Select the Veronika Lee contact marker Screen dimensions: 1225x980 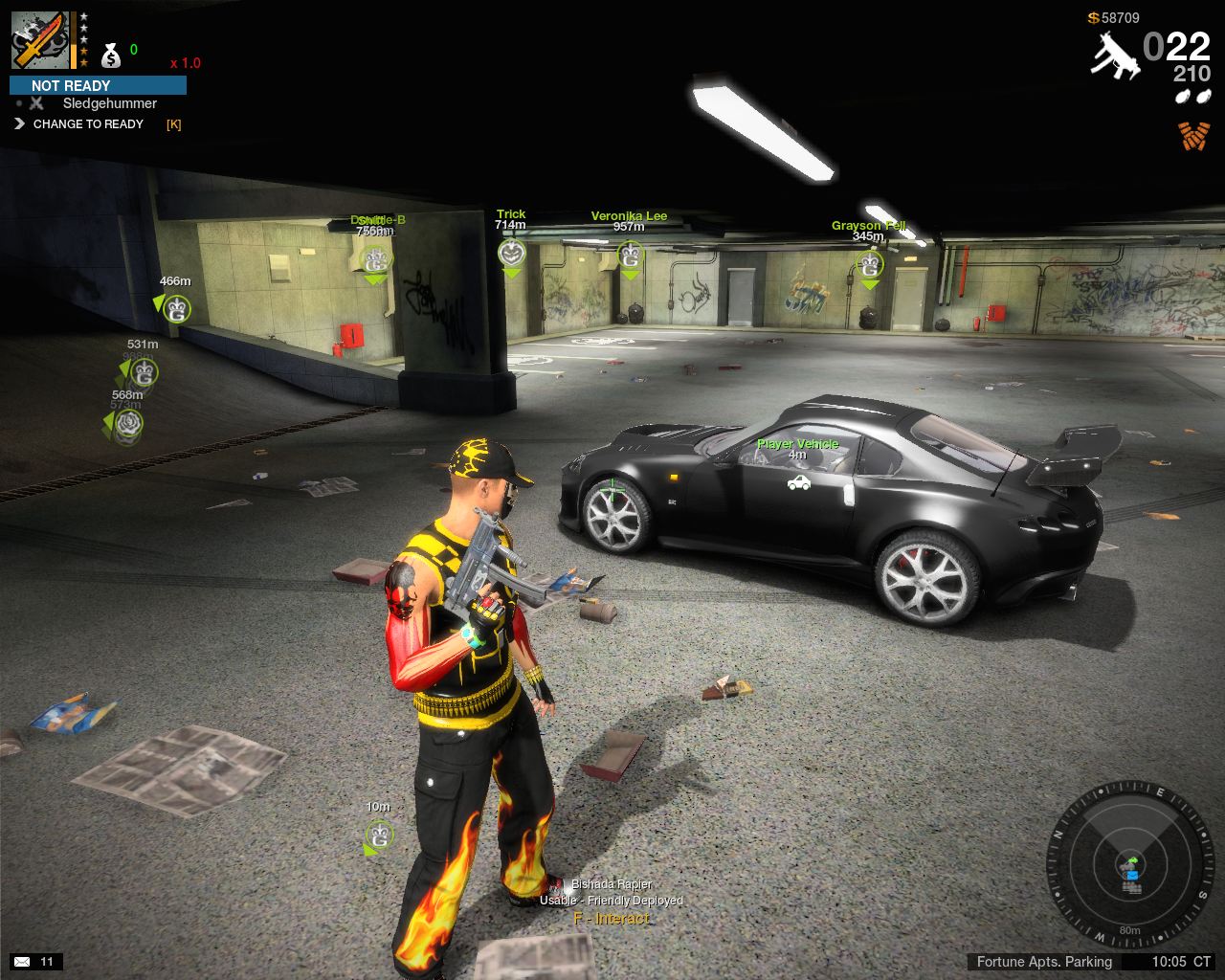(630, 256)
